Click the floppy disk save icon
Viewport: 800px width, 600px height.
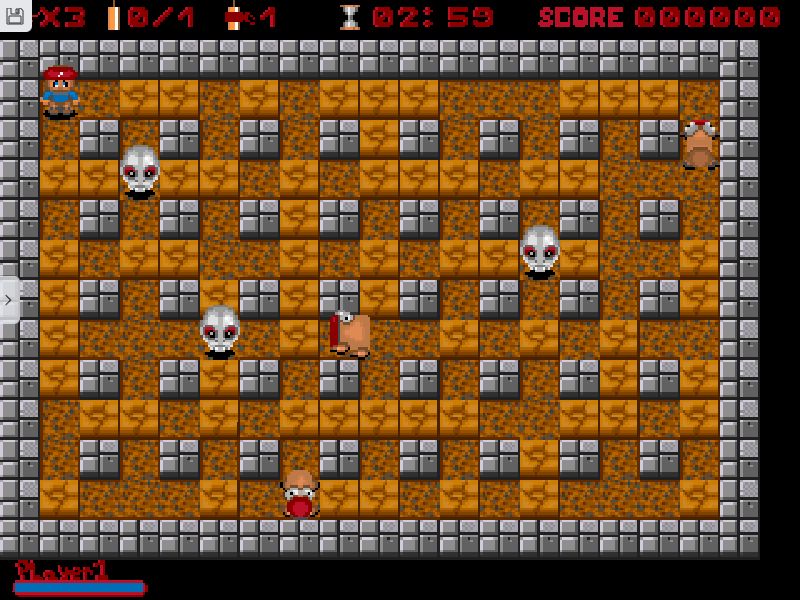[15, 16]
